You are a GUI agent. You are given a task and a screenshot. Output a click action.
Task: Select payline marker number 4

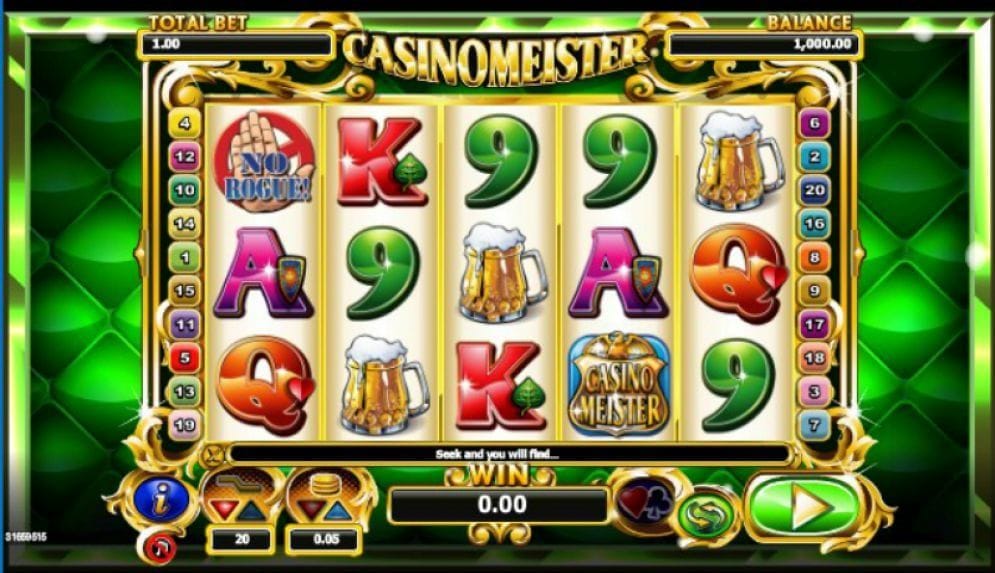(x=185, y=123)
